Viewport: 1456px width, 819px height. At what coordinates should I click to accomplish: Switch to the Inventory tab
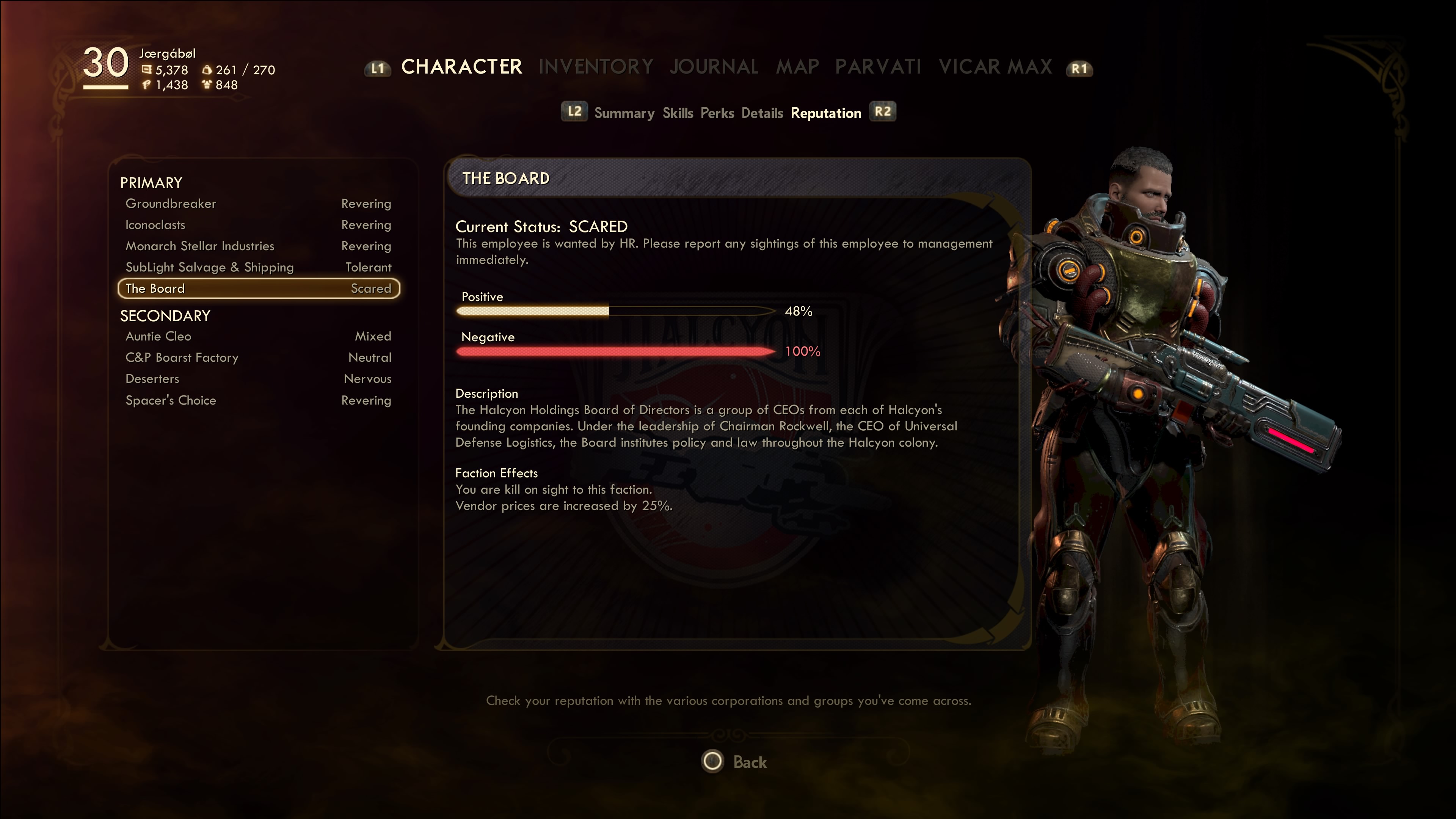[x=596, y=67]
